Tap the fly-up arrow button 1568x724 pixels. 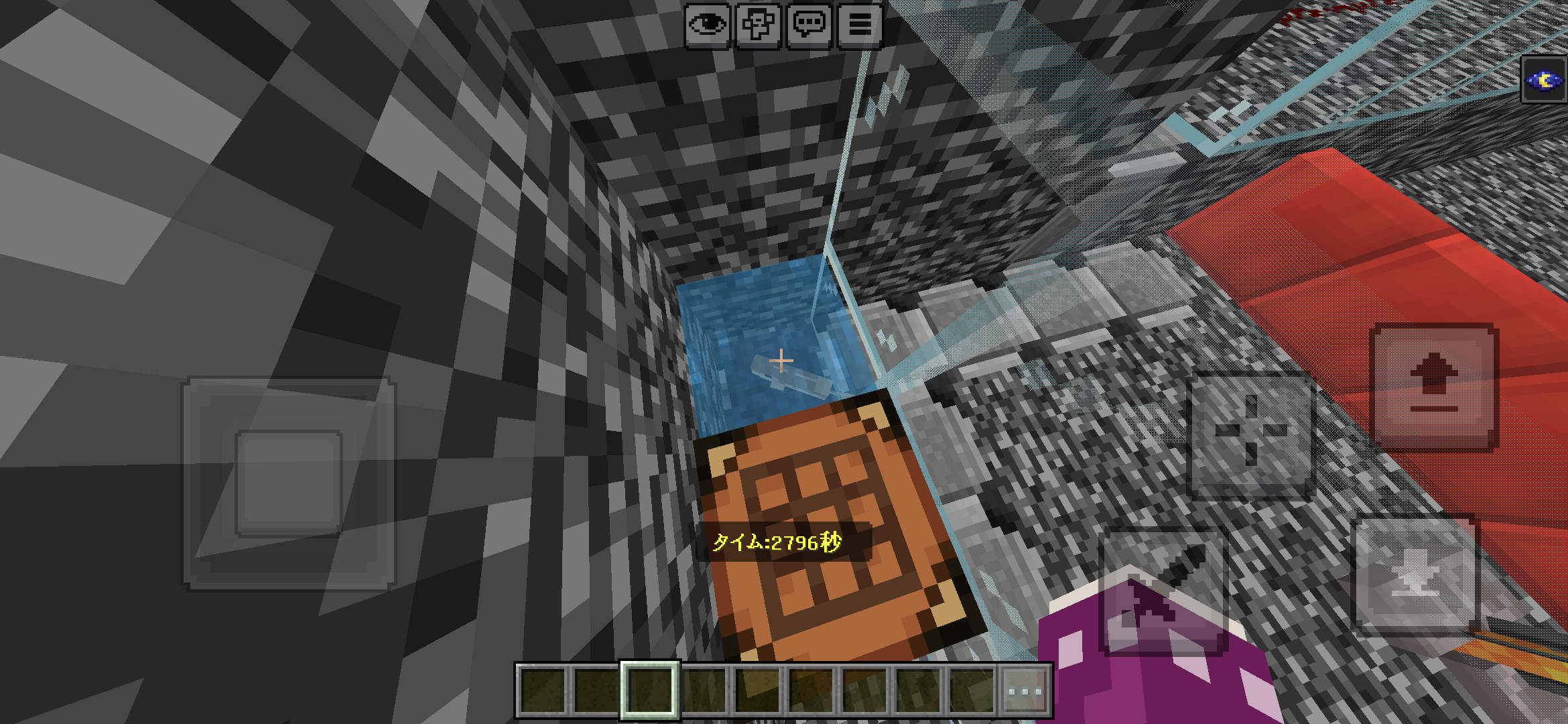click(1434, 386)
